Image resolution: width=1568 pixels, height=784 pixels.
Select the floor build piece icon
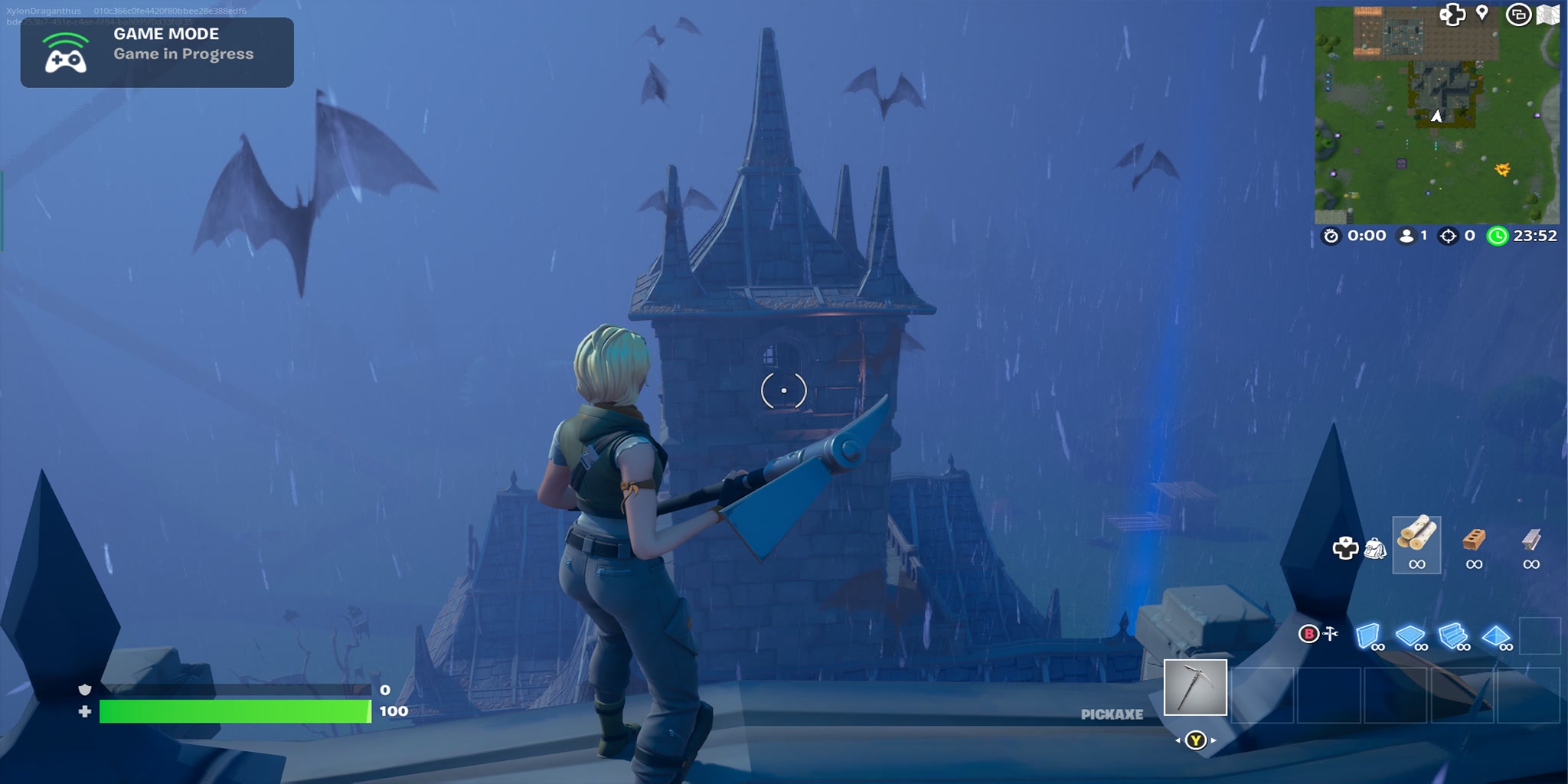(x=1409, y=635)
